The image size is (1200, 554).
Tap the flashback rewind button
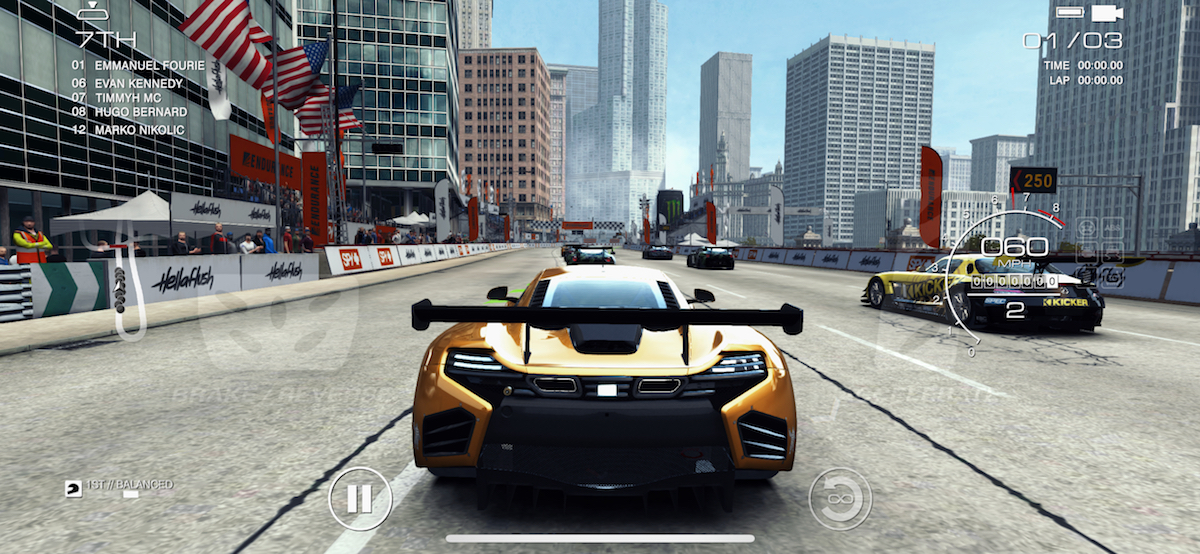point(840,498)
